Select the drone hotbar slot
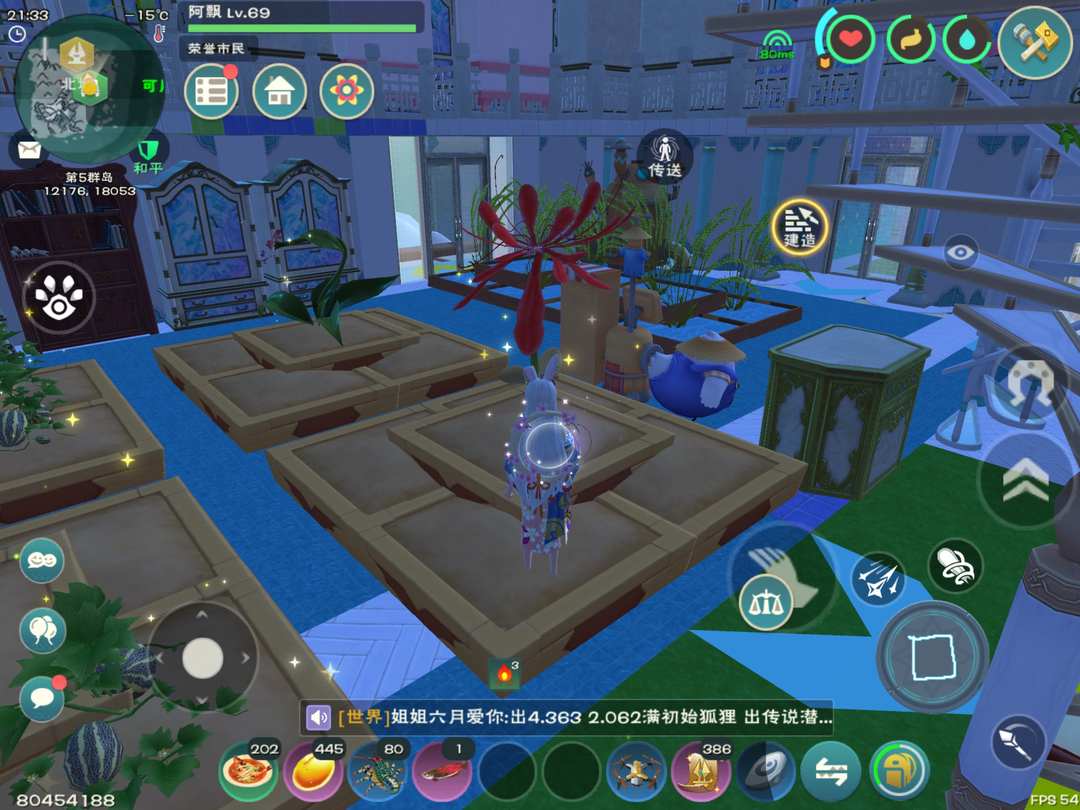1080x810 pixels. coord(636,771)
